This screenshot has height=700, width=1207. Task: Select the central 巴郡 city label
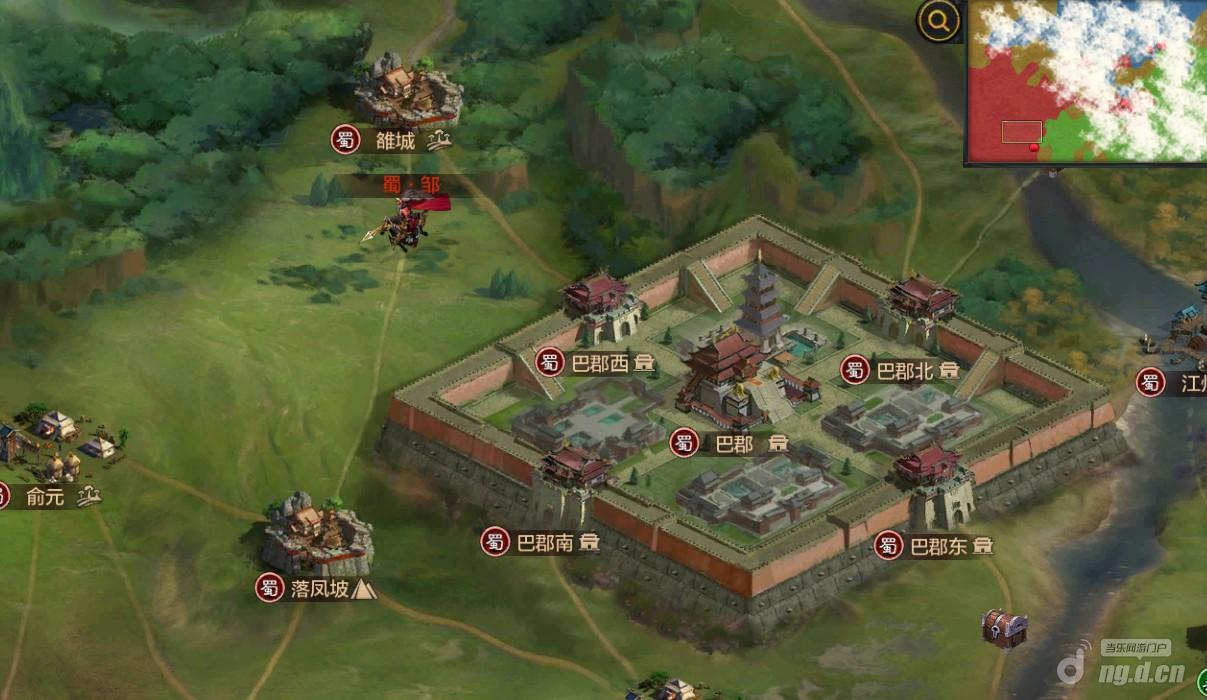[733, 443]
